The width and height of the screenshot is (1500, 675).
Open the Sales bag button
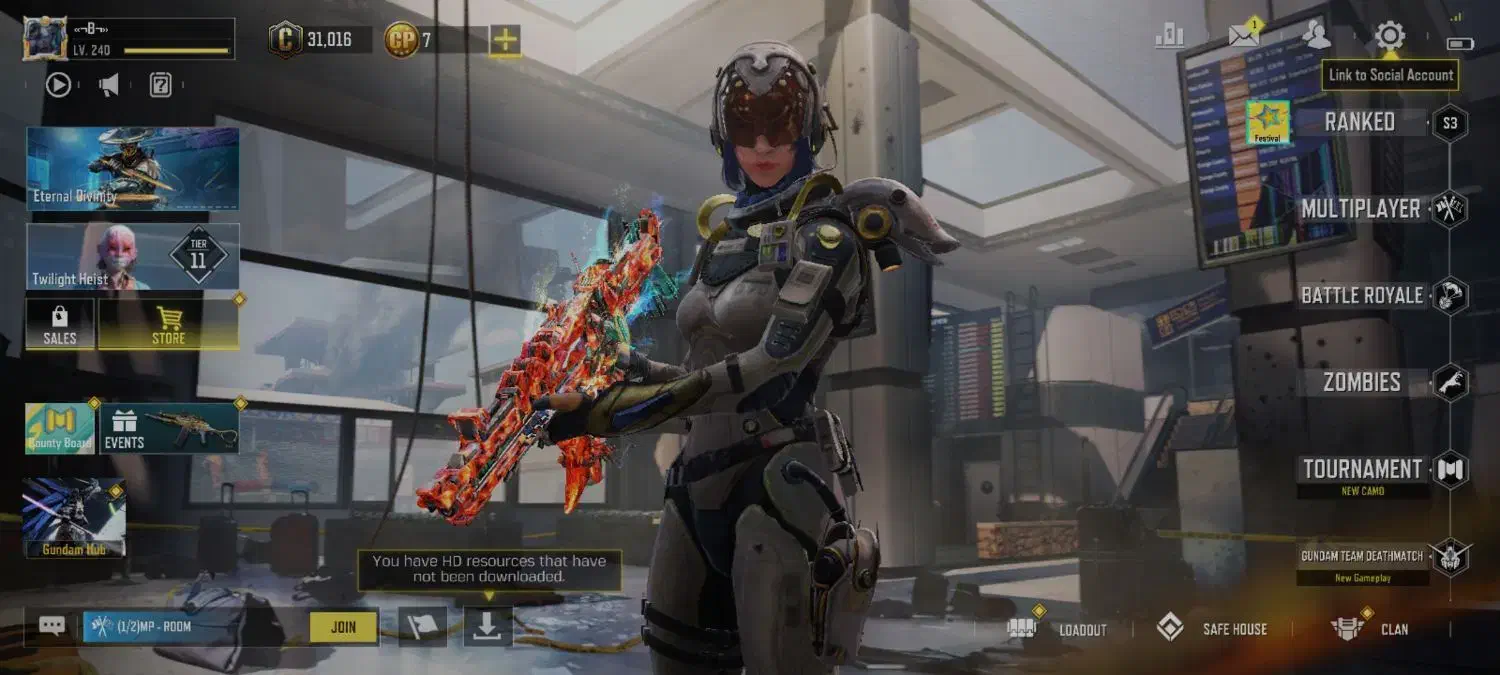click(60, 324)
